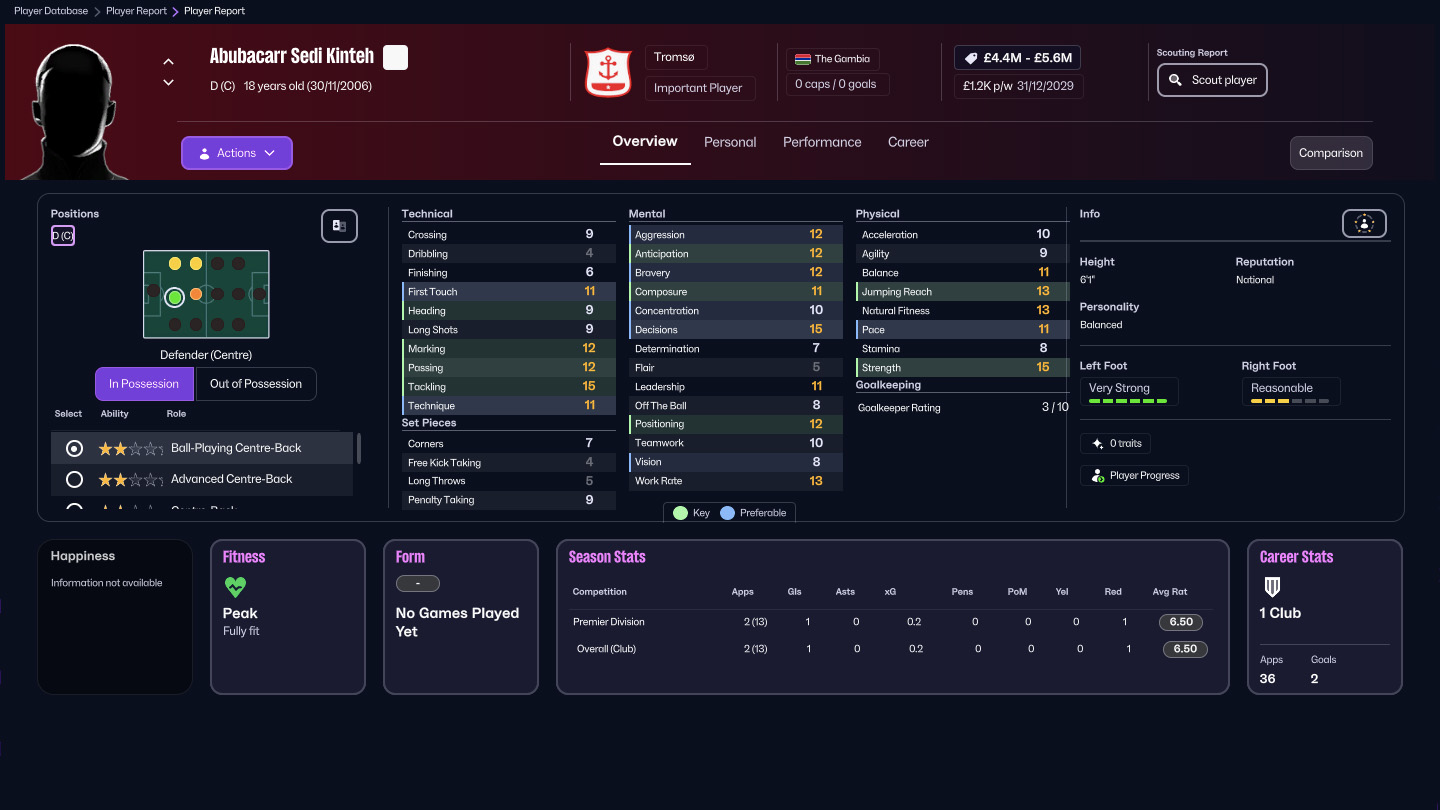This screenshot has height=810, width=1440.
Task: Switch to the Performance tab
Action: [822, 142]
